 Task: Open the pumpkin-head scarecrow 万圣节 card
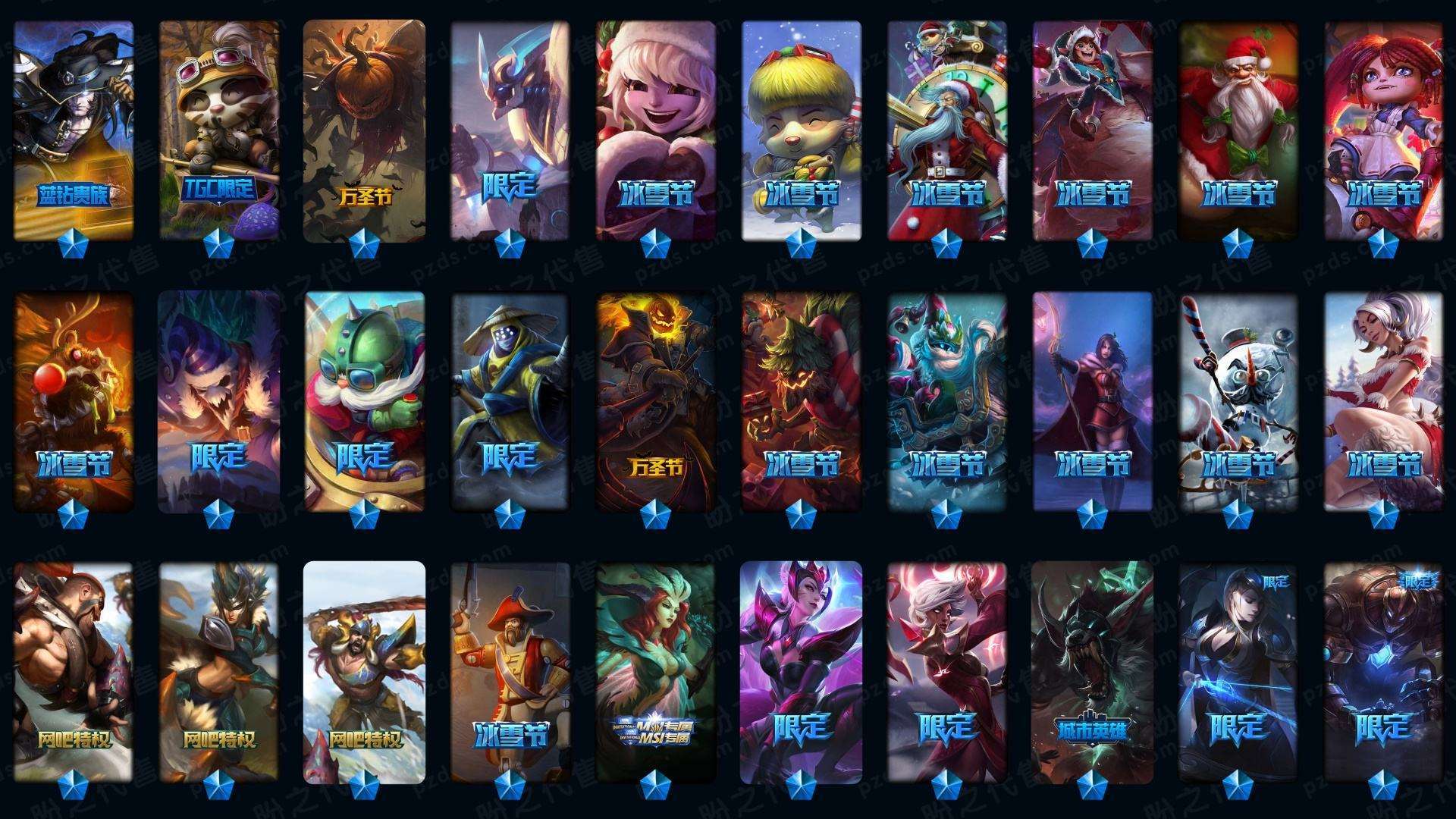365,129
